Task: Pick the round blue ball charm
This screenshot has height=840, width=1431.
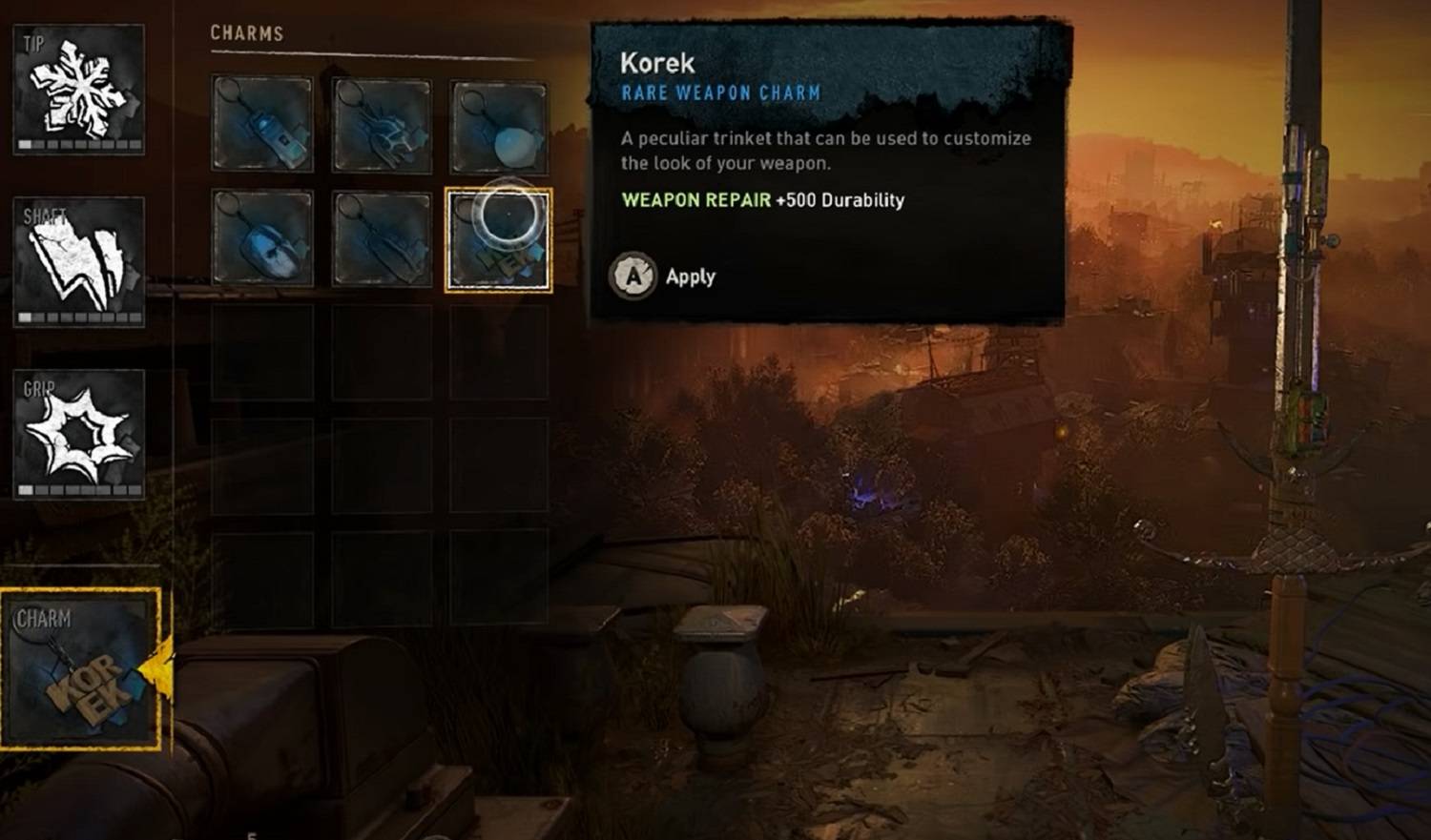Action: click(499, 125)
